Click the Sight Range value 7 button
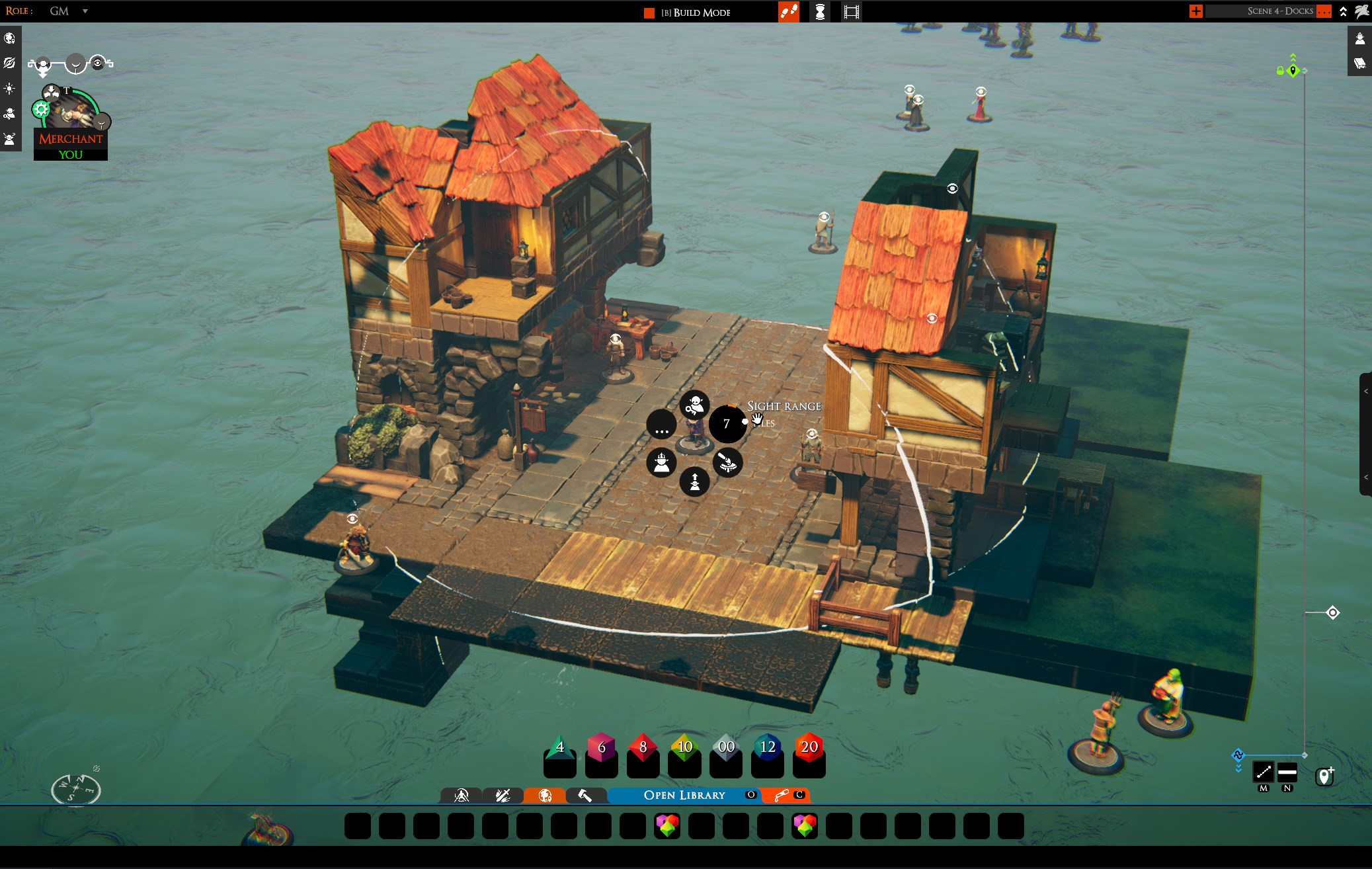Screen dimensions: 1372x869 727,424
